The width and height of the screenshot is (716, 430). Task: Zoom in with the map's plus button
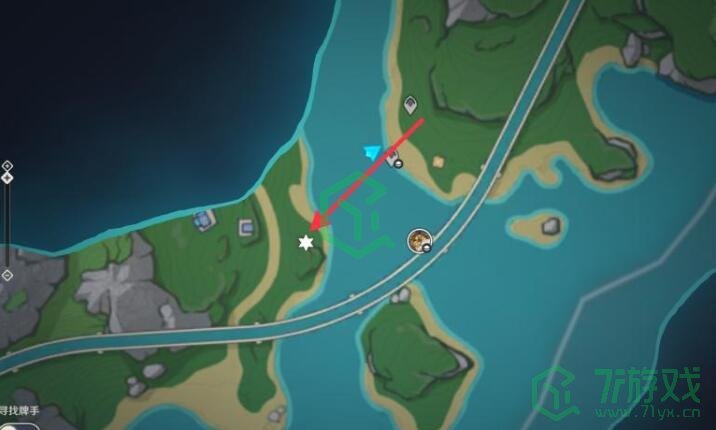[x=7, y=165]
